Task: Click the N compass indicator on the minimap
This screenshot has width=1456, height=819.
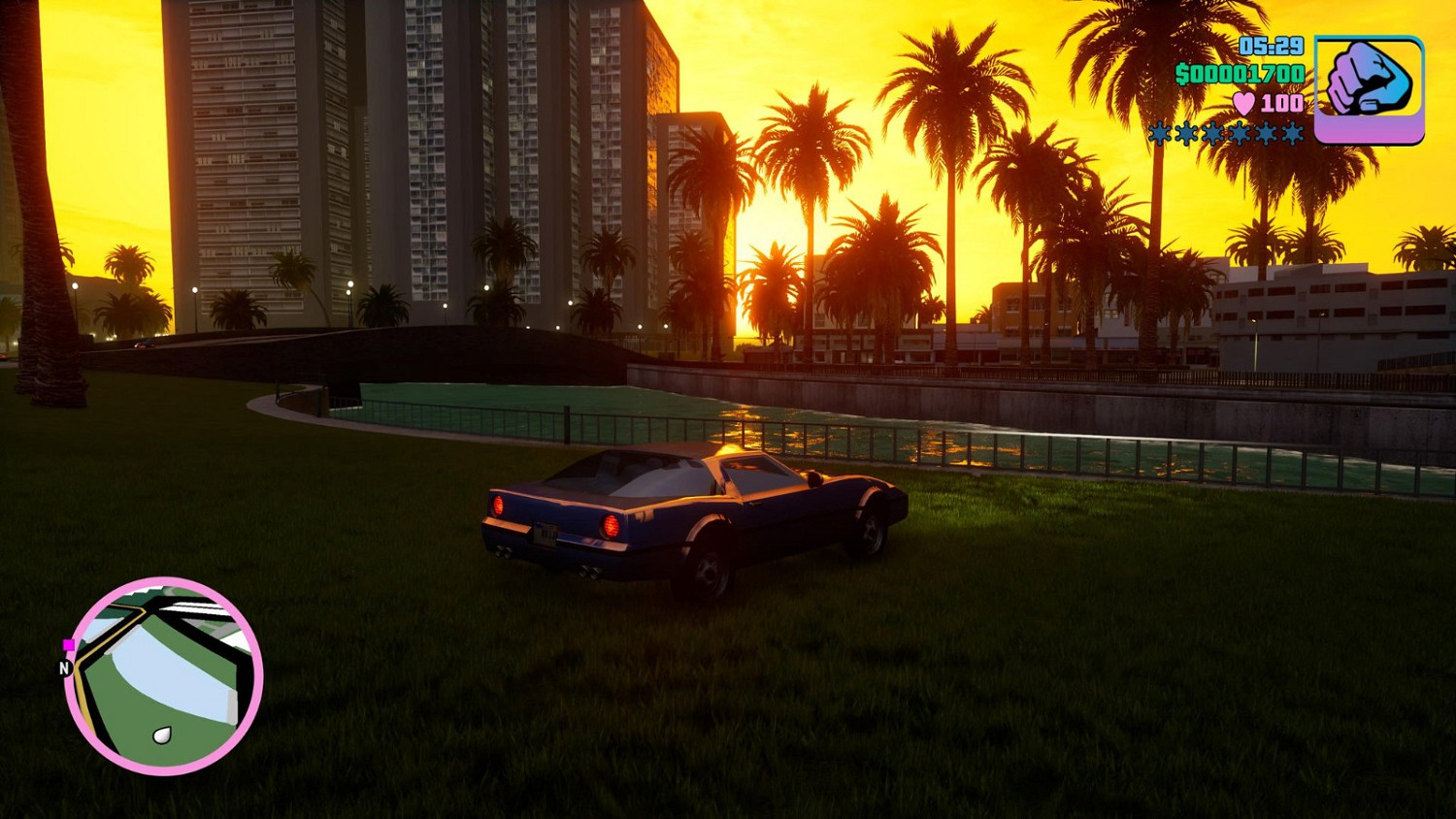Action: click(64, 667)
